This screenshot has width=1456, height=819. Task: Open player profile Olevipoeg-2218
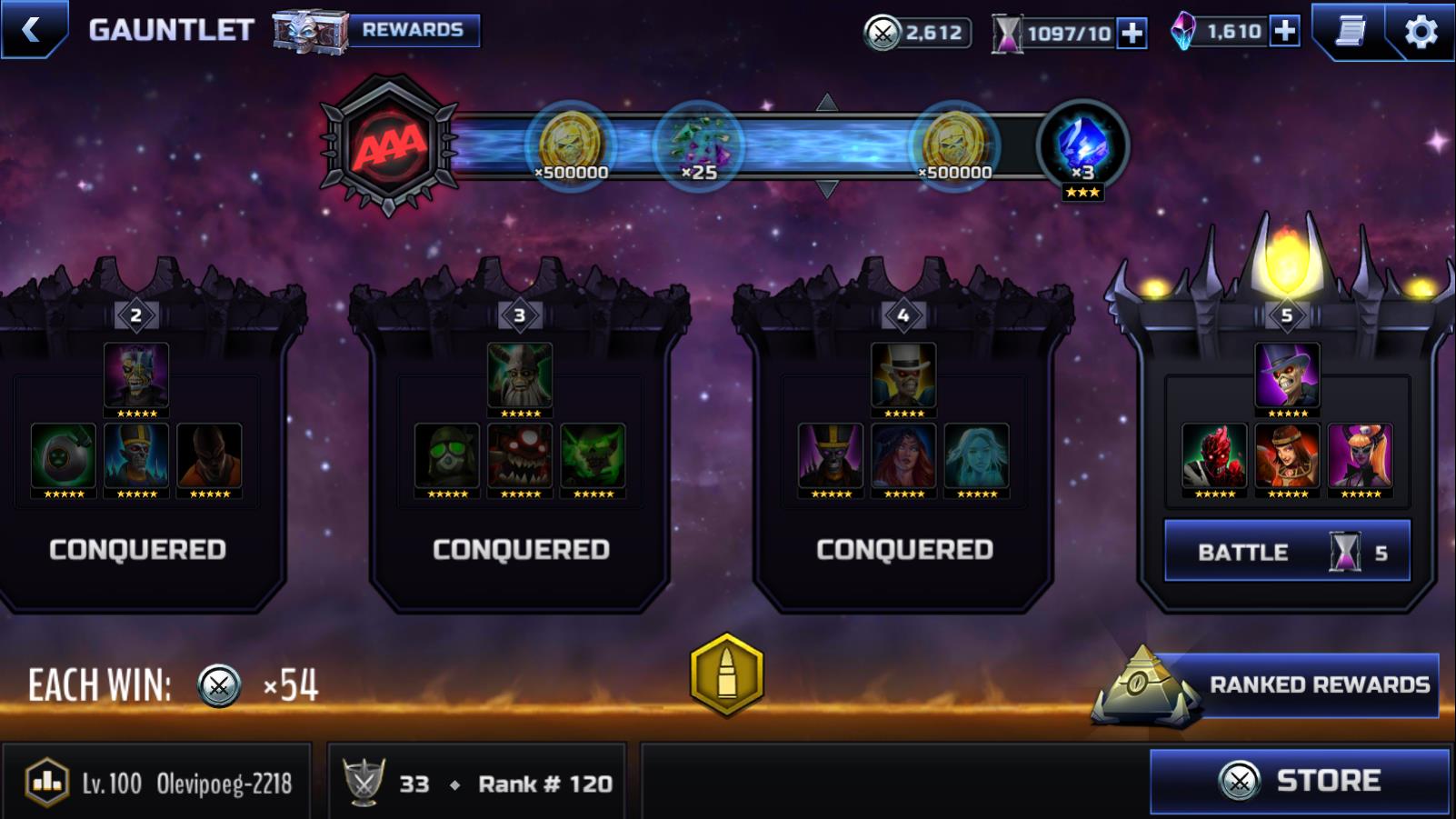158,783
